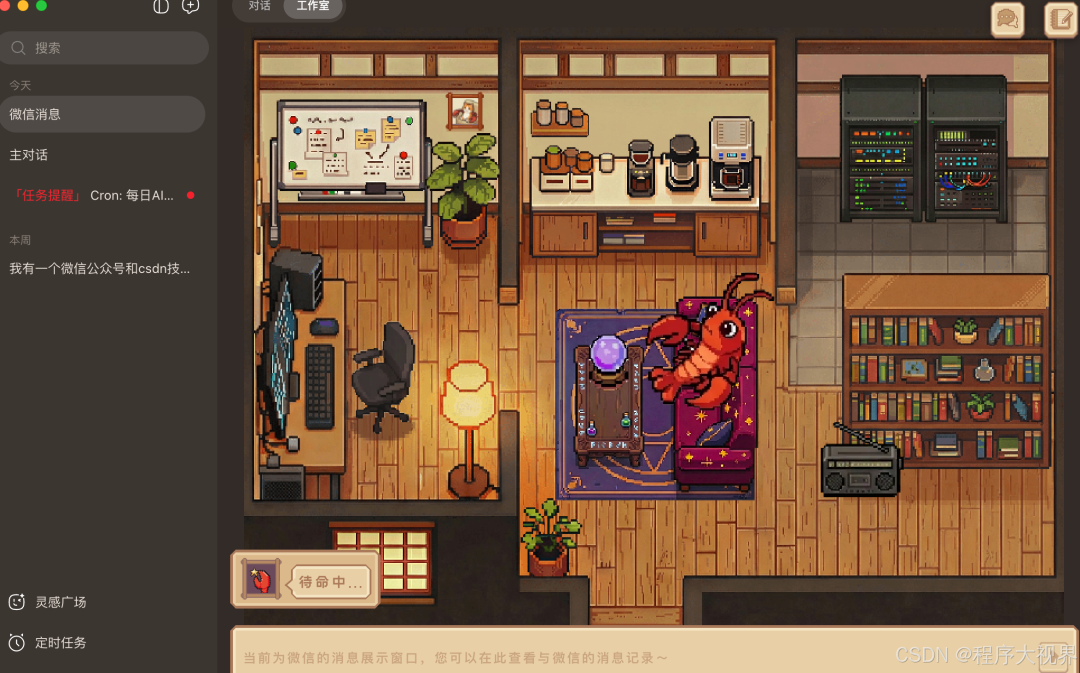Start a new chat with the plus bubble

[x=190, y=6]
